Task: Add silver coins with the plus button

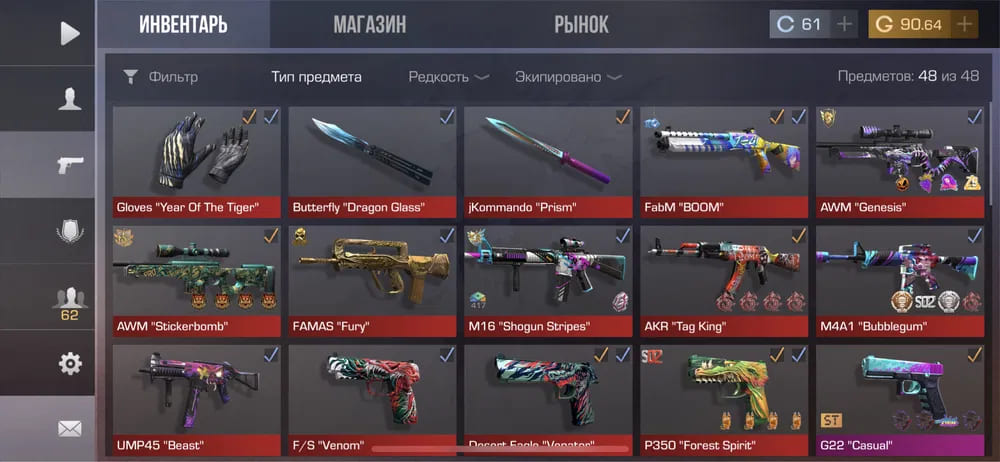Action: click(845, 24)
